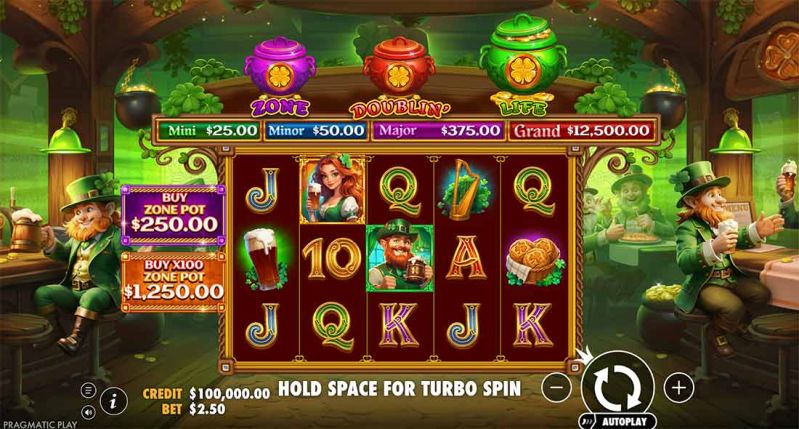Spin the reels with the circular arrow button
This screenshot has height=429, width=799.
(616, 385)
